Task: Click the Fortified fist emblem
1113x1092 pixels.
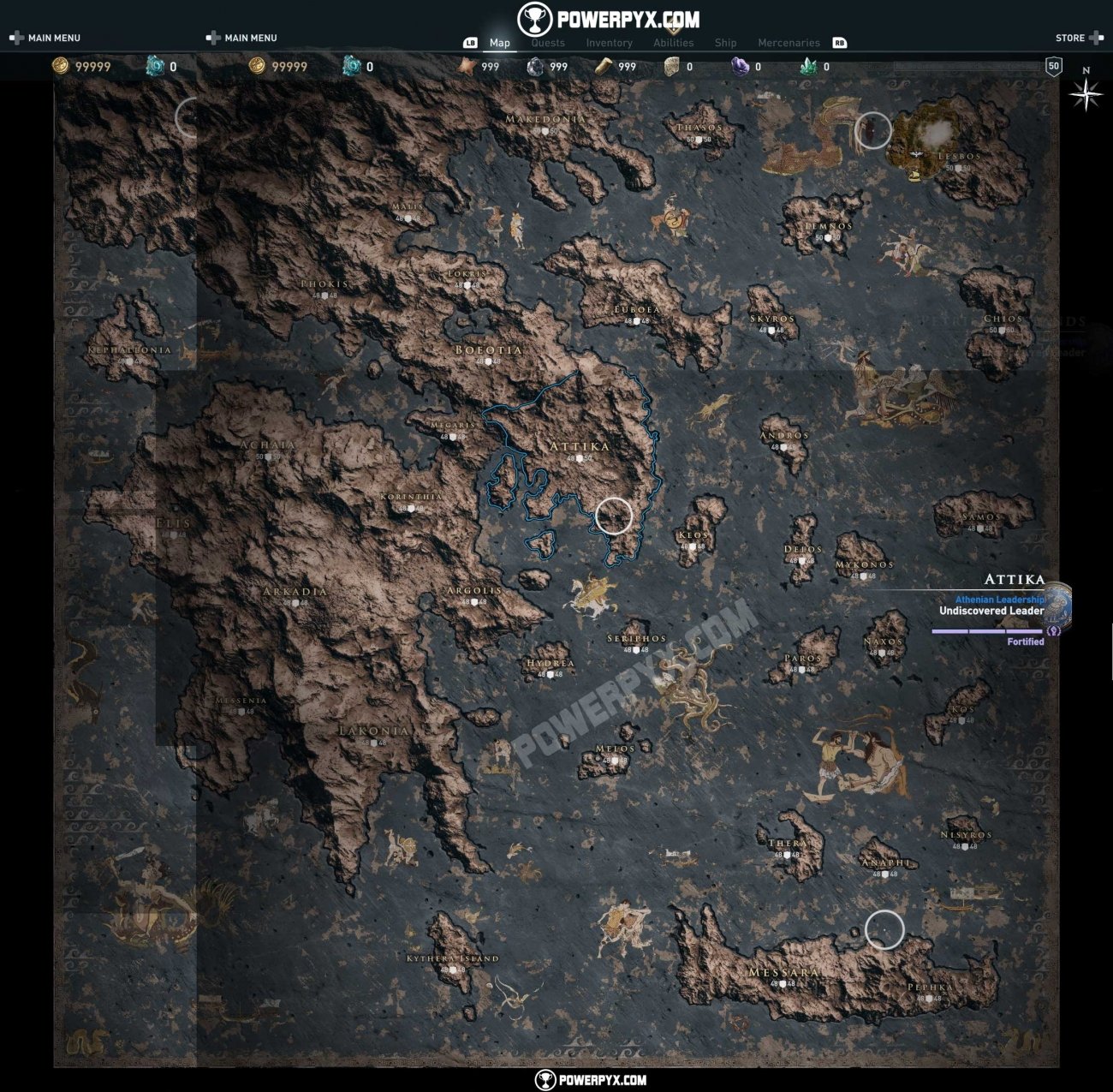Action: (1055, 631)
